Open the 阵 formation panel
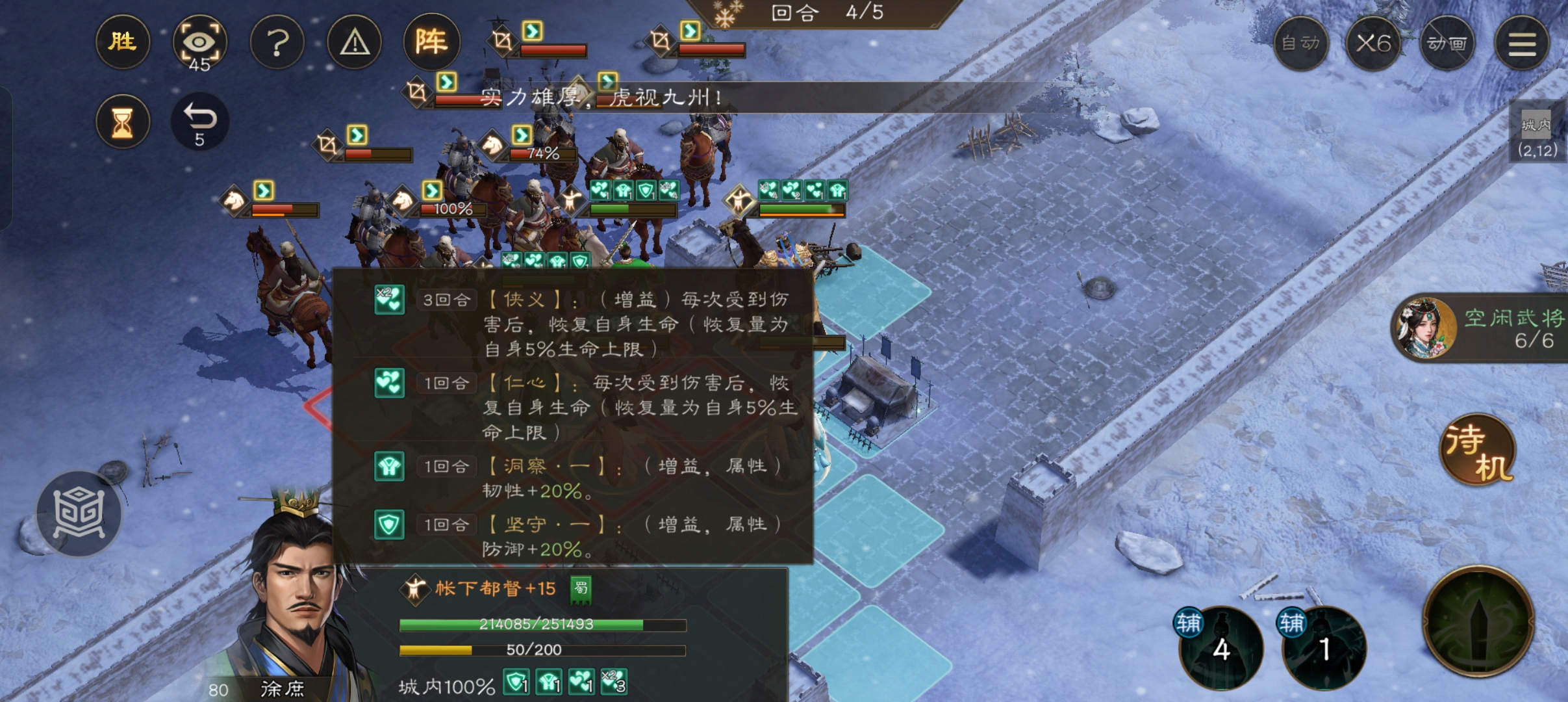The image size is (1568, 702). click(x=432, y=42)
